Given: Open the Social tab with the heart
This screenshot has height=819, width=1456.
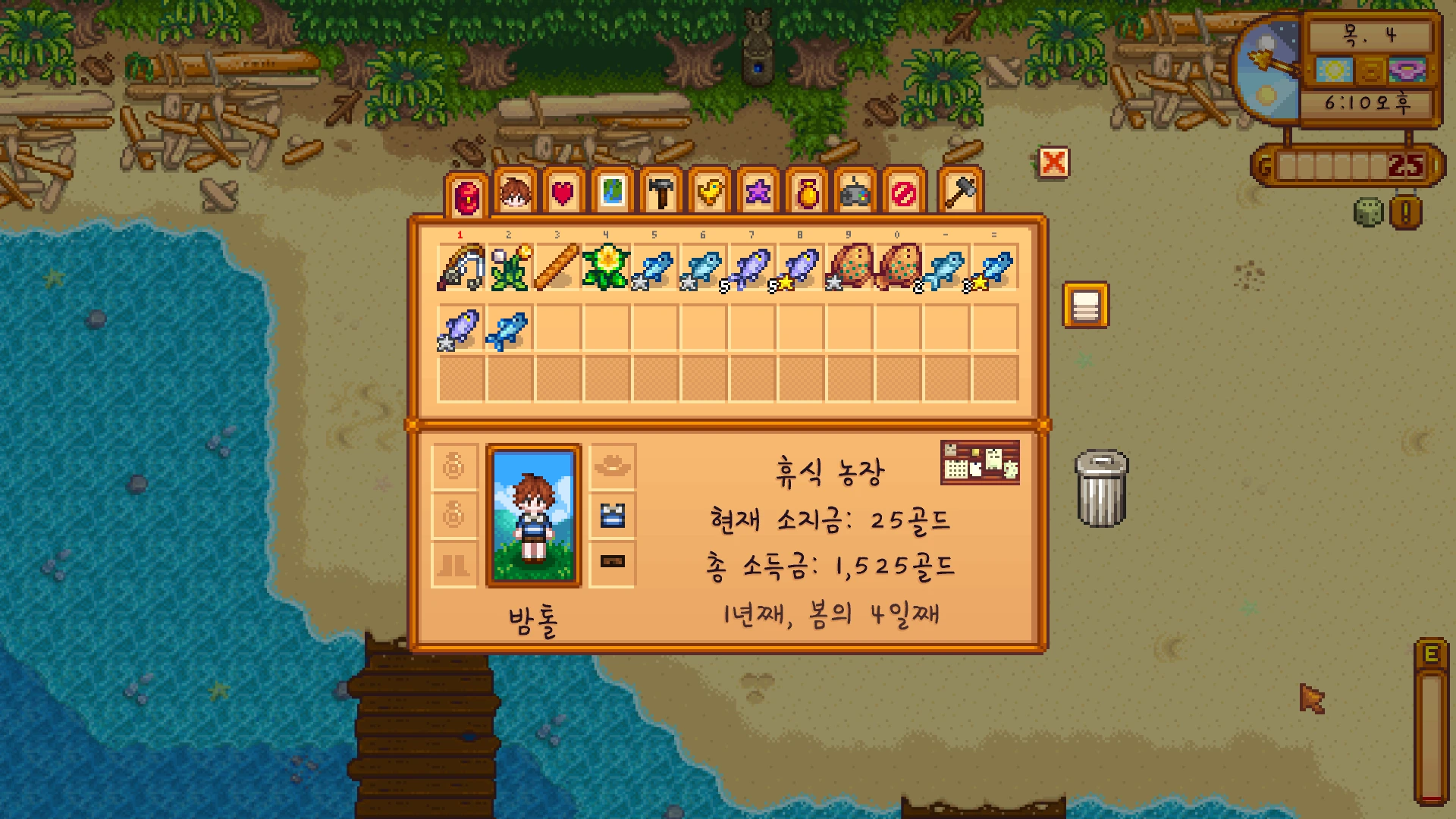Looking at the screenshot, I should point(563,193).
